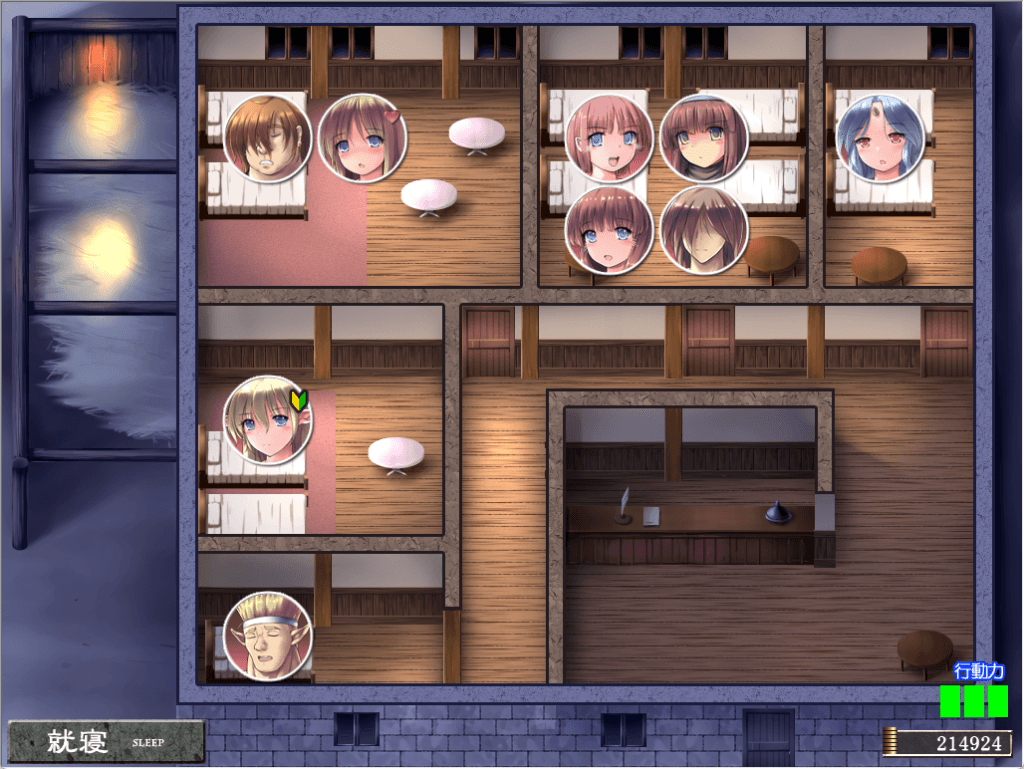Click the grimacing elf man with a headband
Screen dimensions: 1024x769
[267, 636]
